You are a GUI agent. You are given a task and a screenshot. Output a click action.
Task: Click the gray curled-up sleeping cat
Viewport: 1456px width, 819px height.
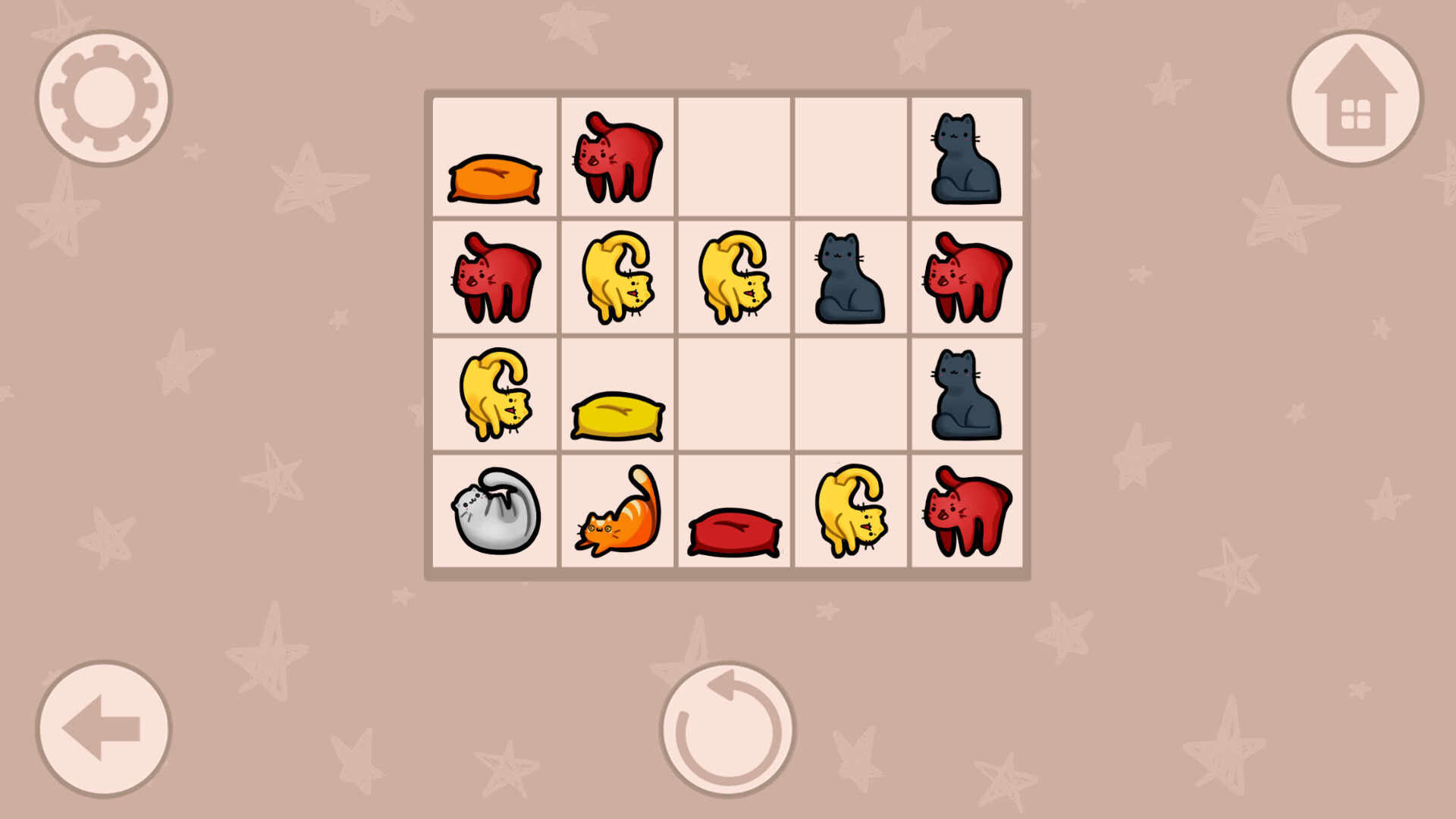point(494,510)
